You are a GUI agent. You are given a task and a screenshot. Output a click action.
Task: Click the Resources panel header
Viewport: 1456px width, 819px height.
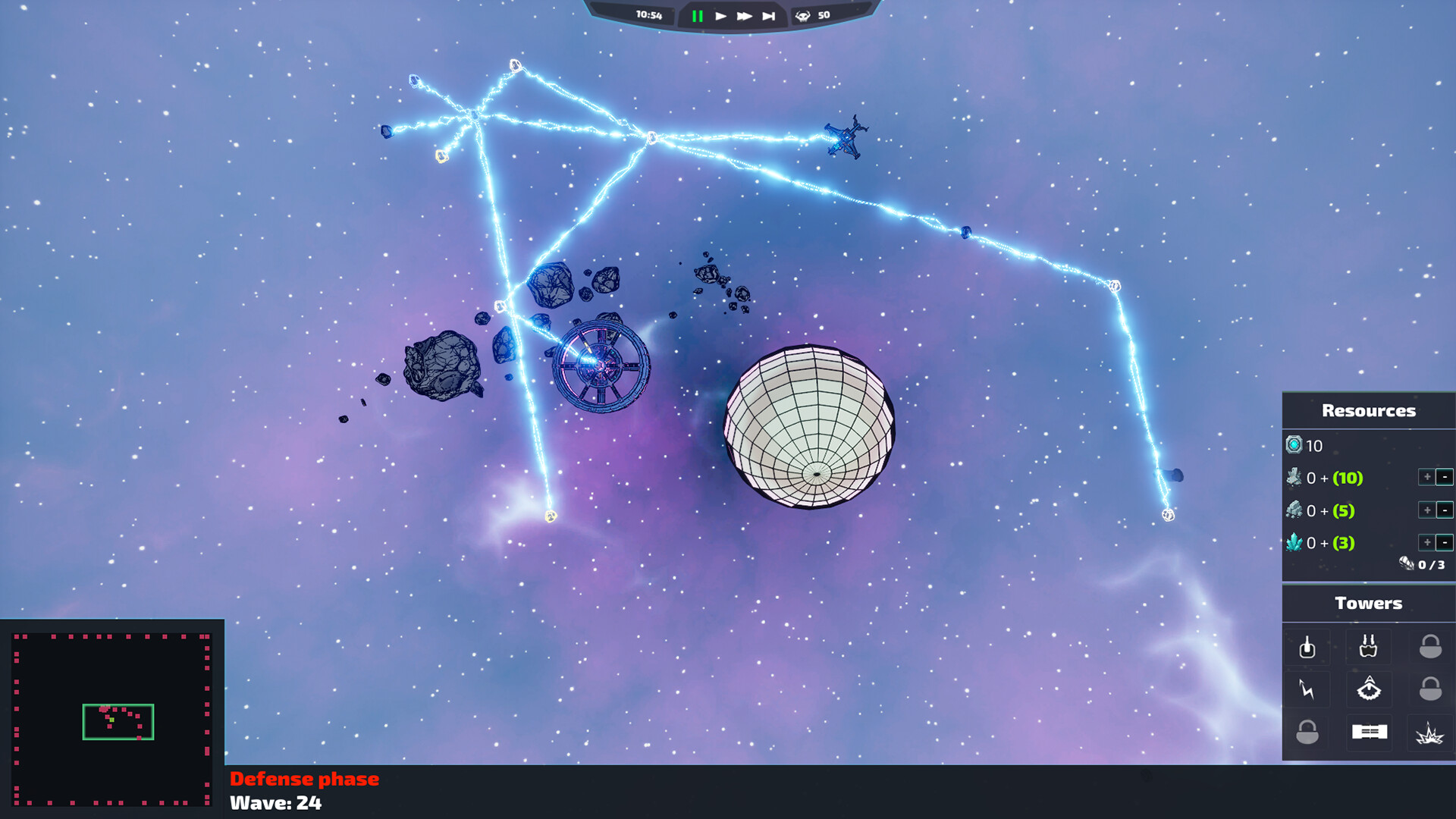coord(1368,410)
